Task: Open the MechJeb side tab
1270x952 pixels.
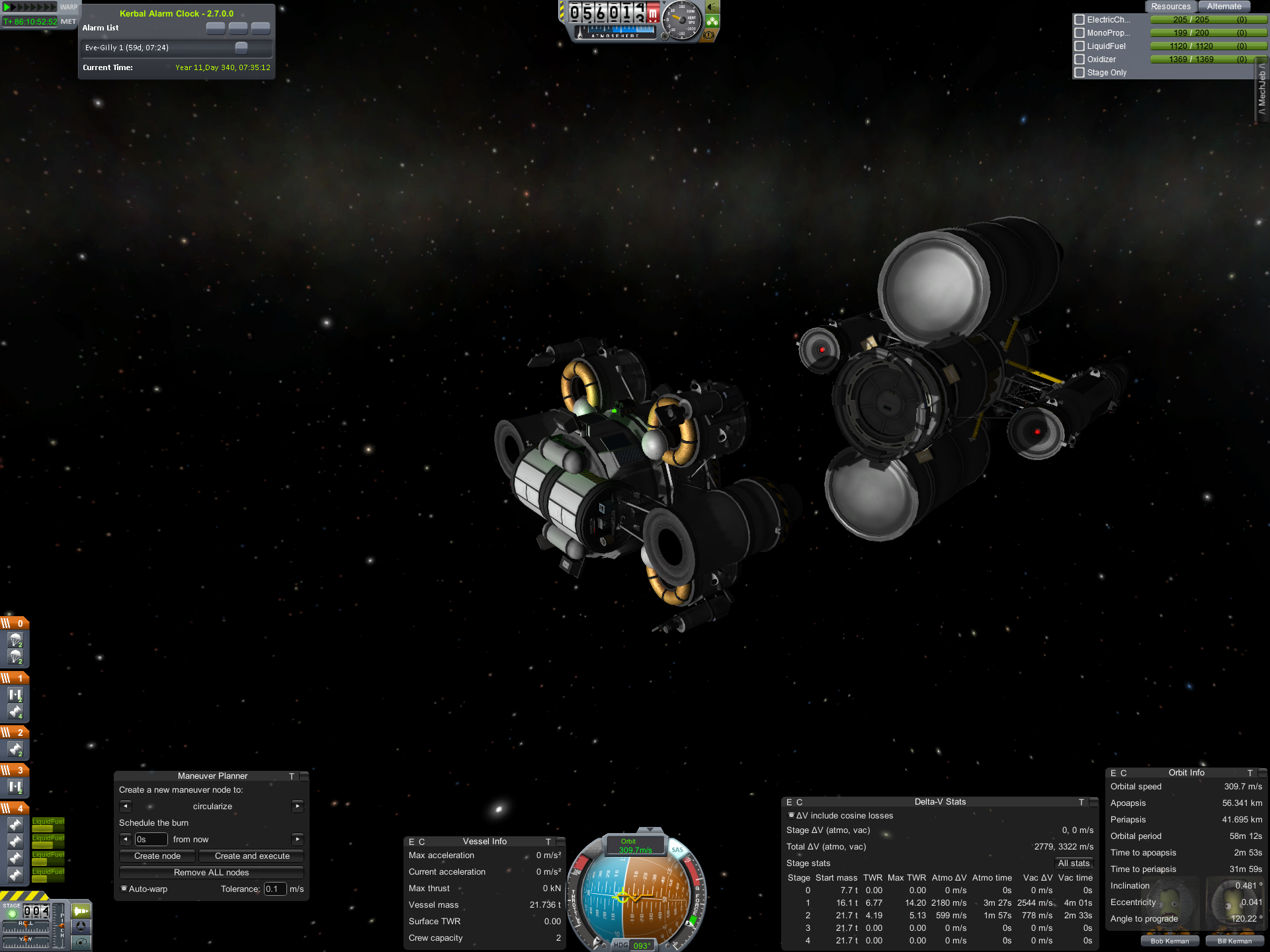Action: [1262, 93]
